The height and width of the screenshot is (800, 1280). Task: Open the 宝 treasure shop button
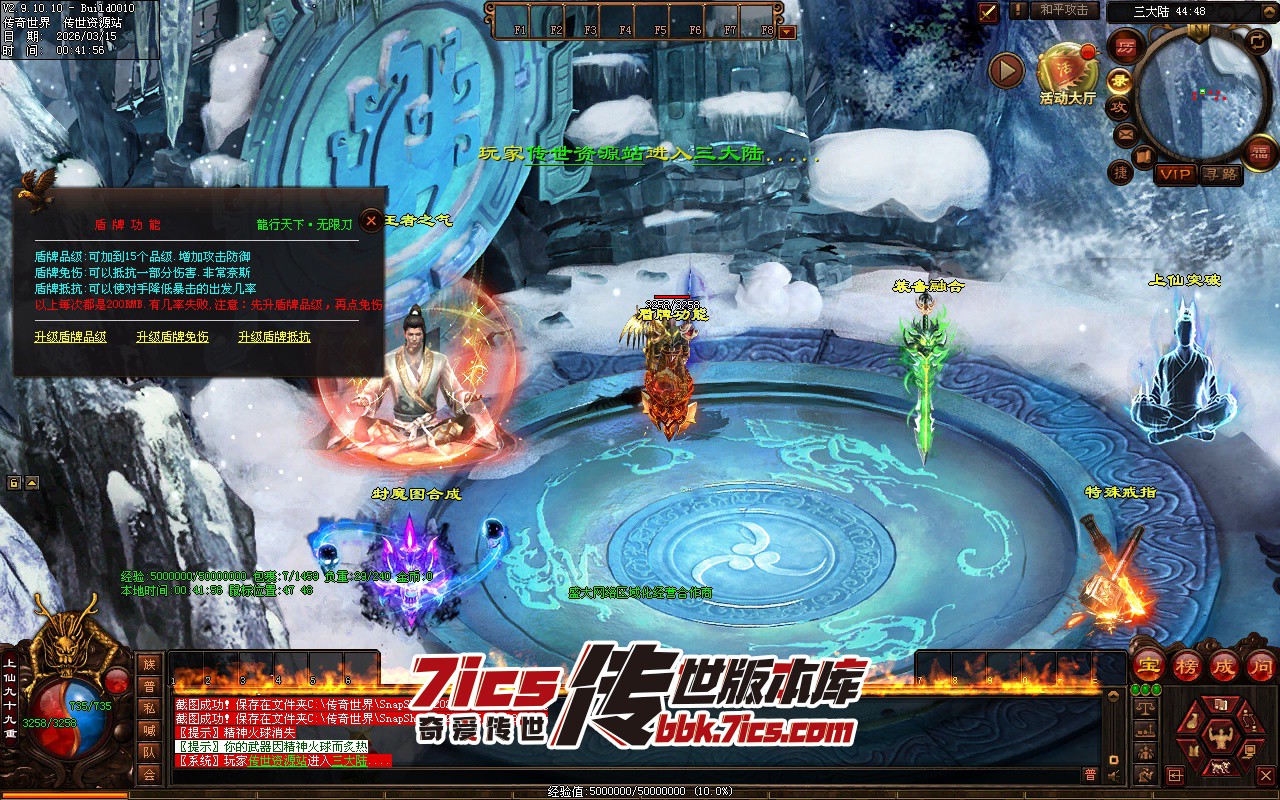[1150, 665]
